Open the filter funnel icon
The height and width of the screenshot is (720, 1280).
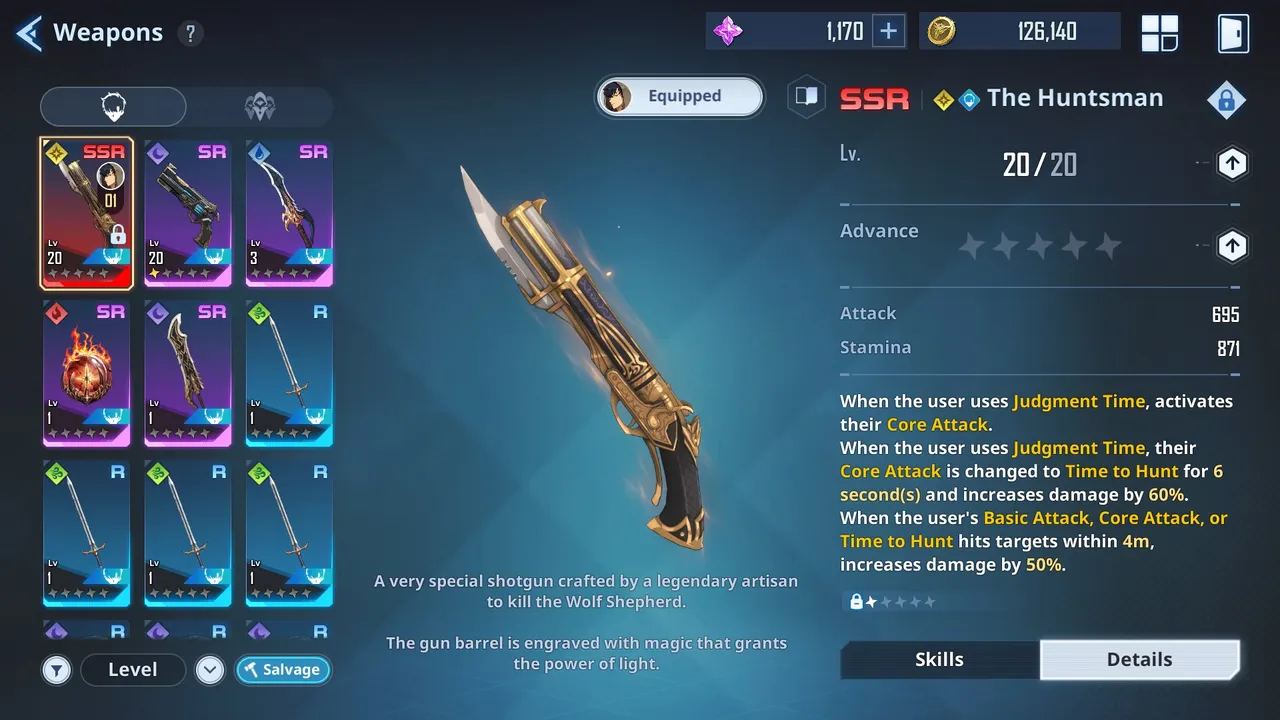click(57, 670)
